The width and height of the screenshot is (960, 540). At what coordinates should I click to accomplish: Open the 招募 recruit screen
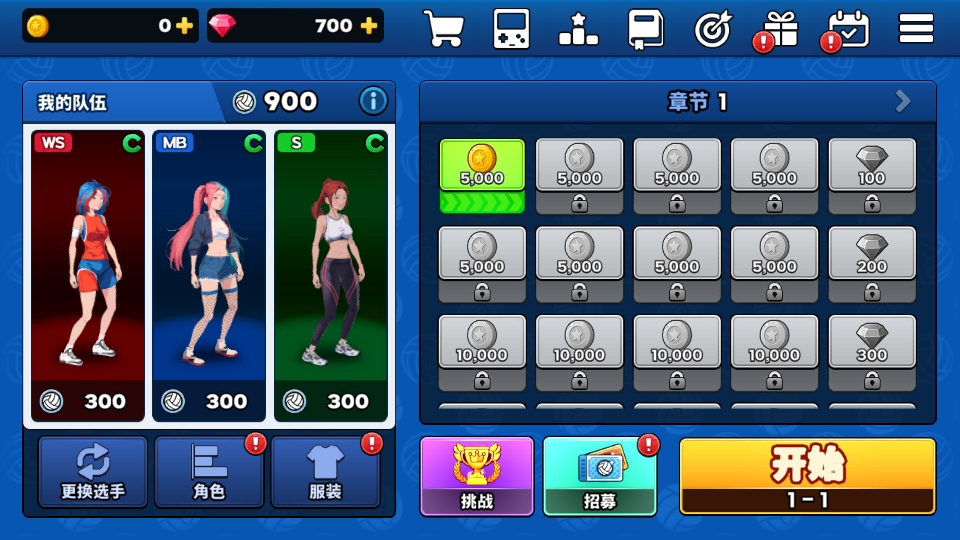(x=600, y=476)
